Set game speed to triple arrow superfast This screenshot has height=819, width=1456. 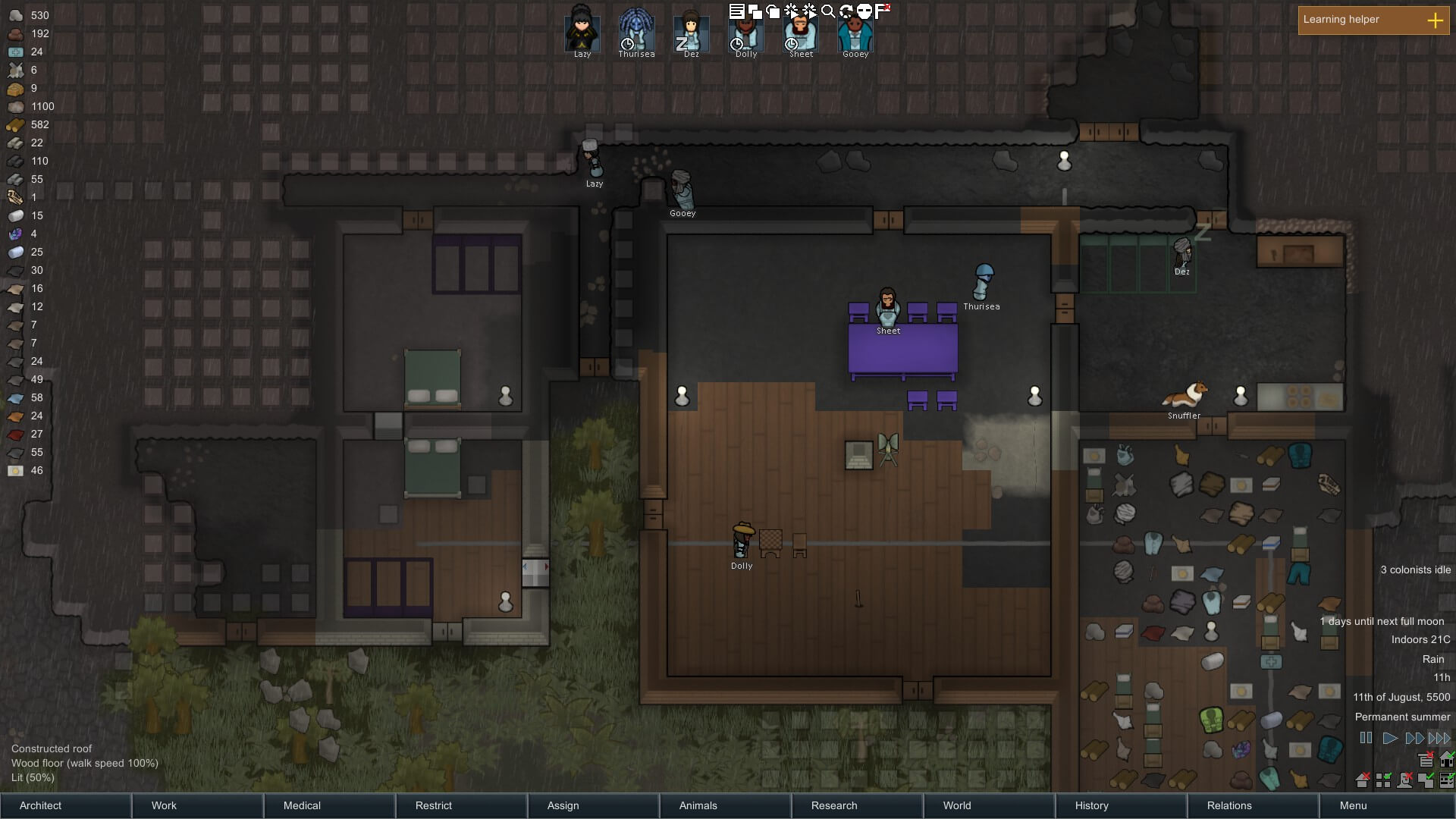point(1439,738)
